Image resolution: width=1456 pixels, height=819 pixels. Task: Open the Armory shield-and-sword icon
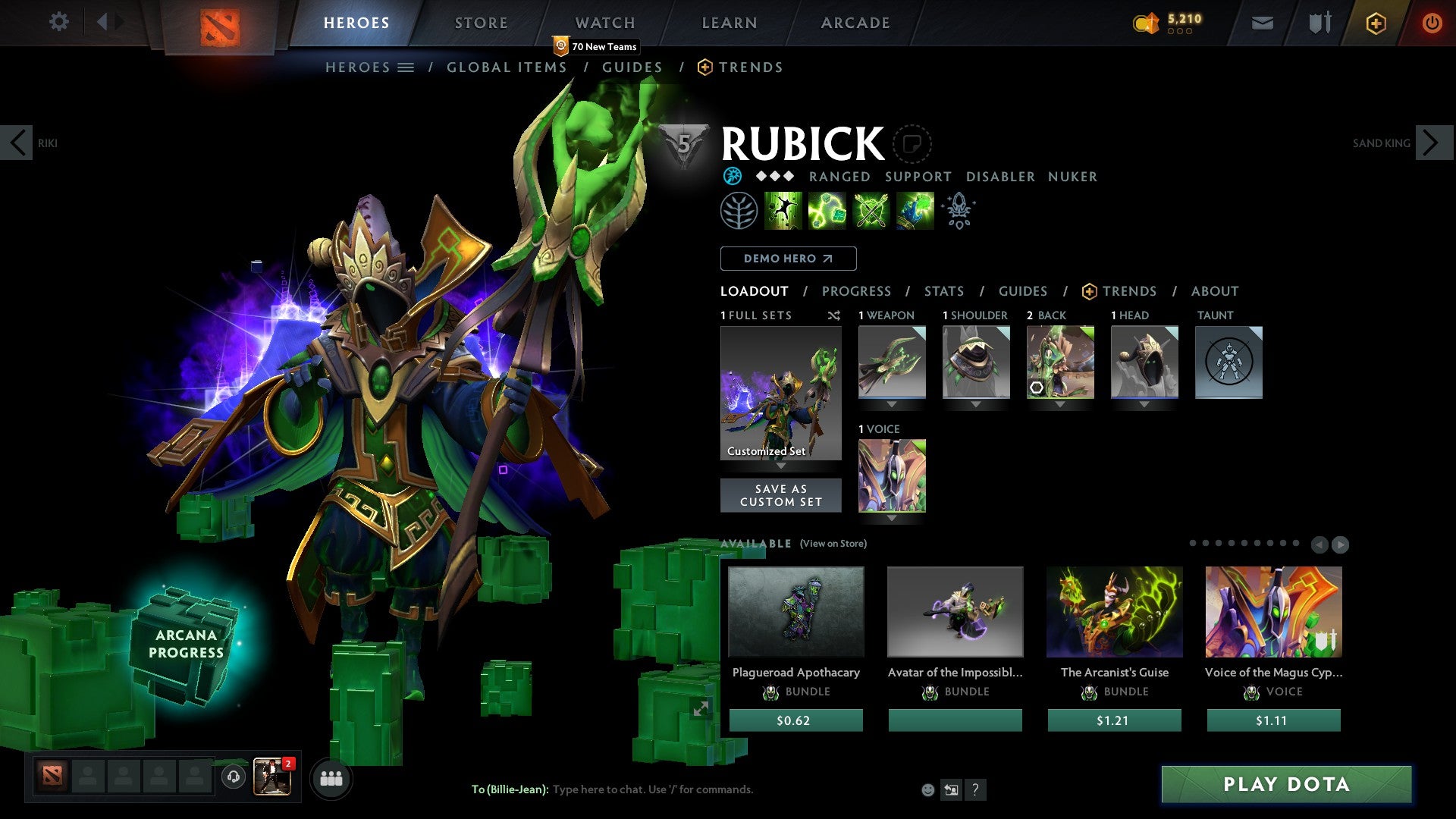(x=1319, y=23)
